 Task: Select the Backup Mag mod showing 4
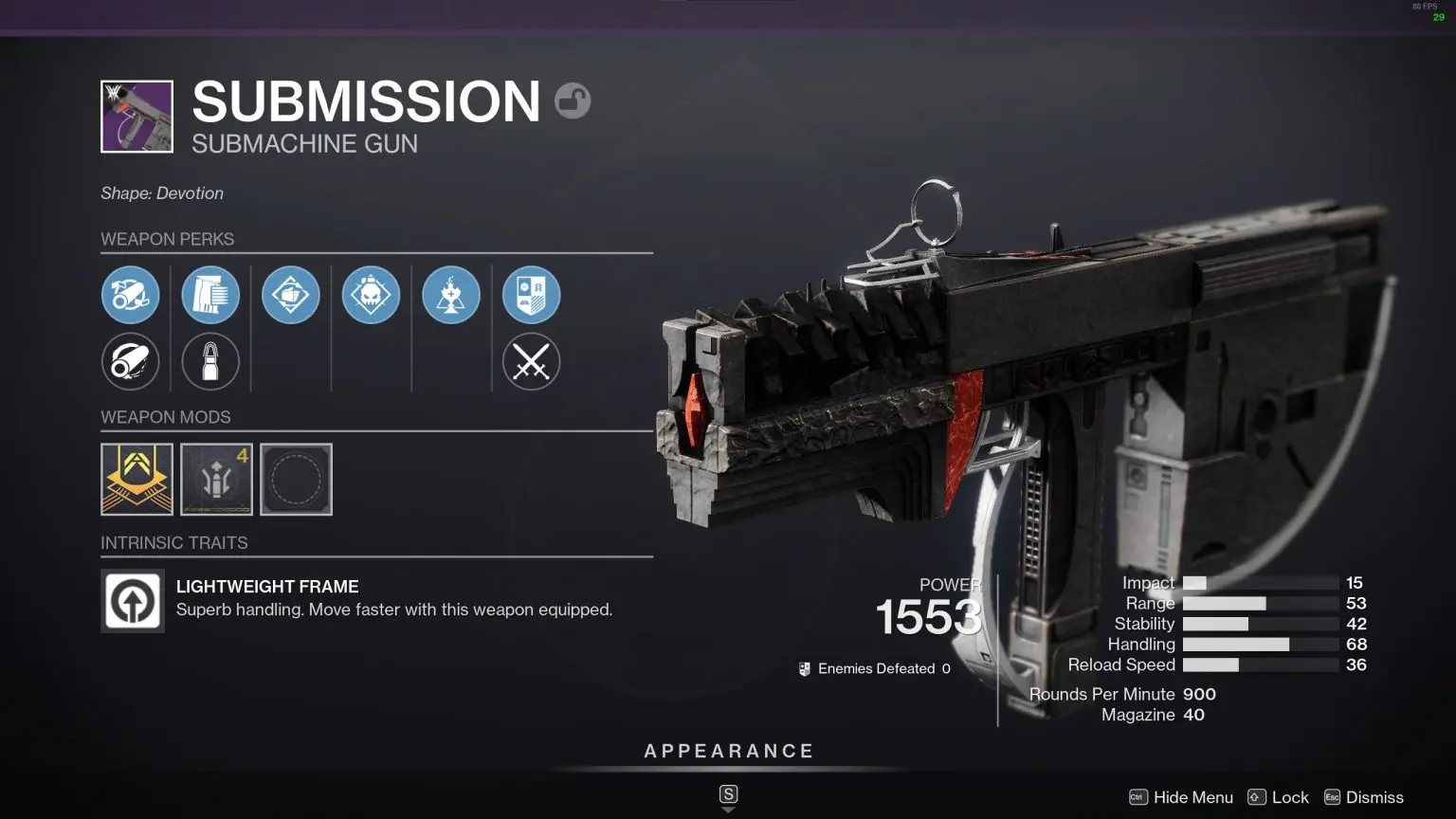[216, 479]
